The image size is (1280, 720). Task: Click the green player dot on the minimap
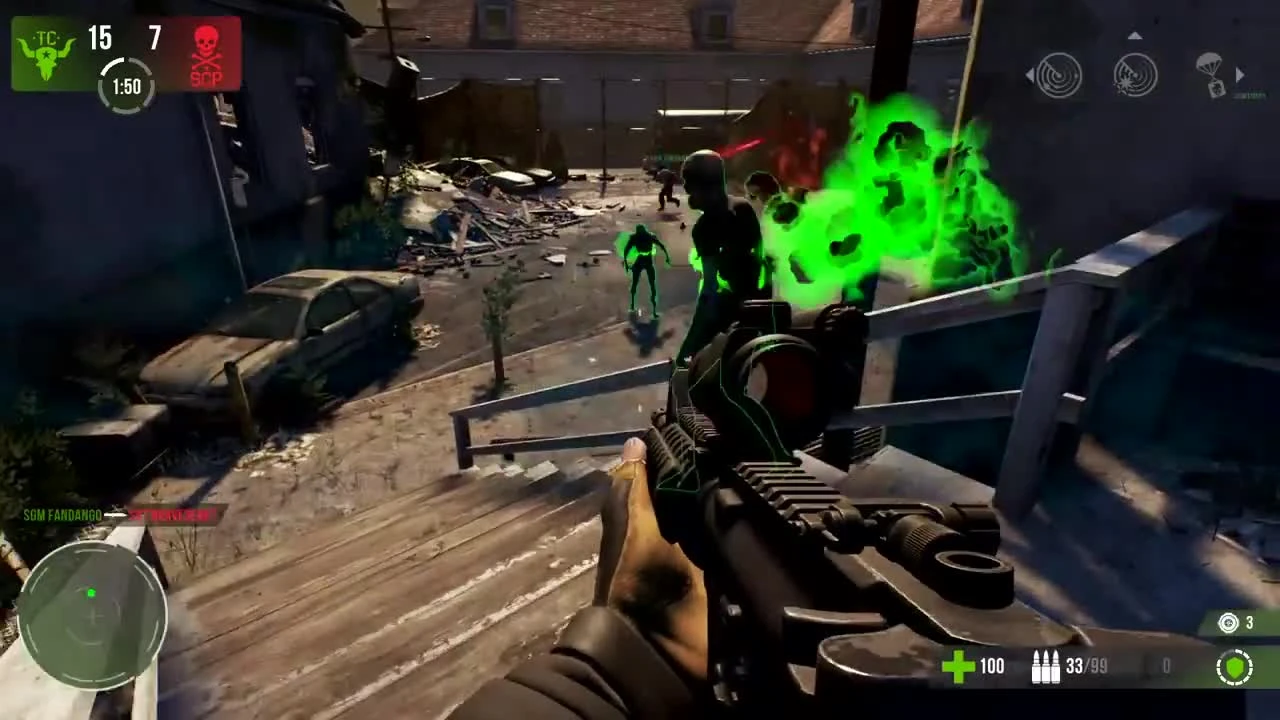click(x=91, y=593)
